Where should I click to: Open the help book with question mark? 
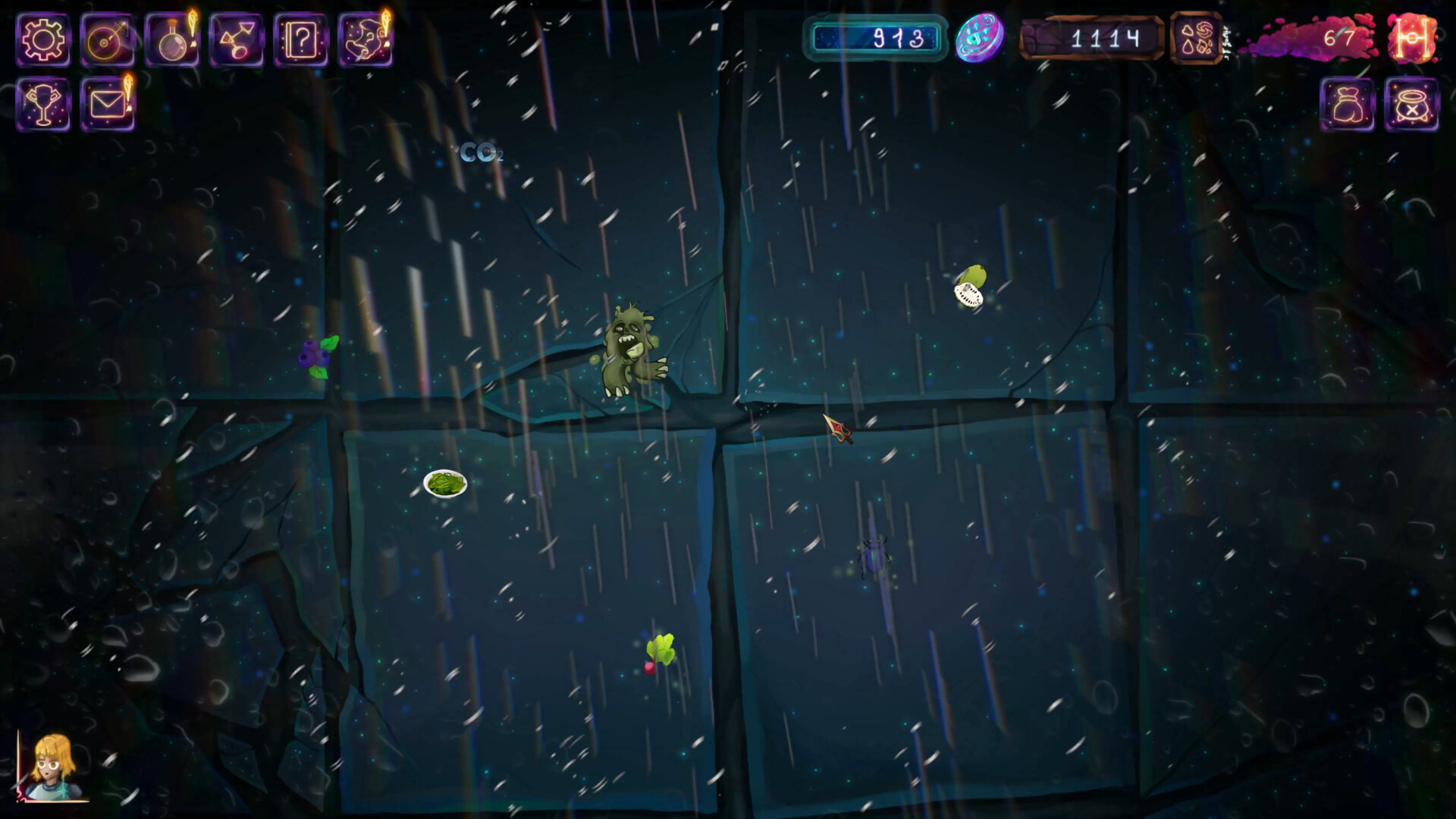tap(301, 39)
